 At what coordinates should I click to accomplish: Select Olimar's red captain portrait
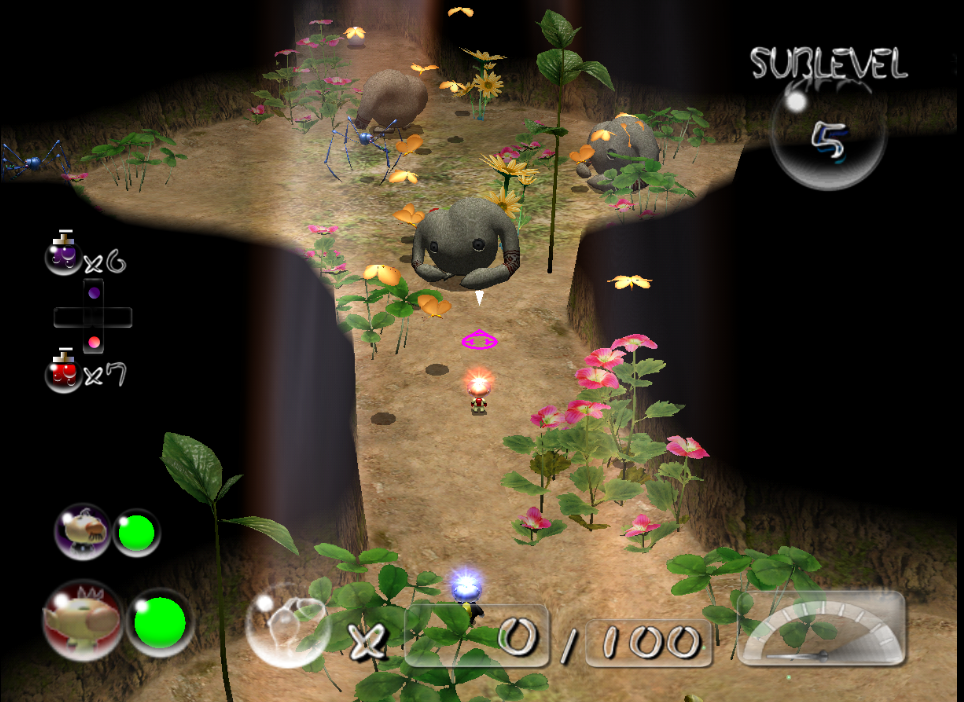click(x=82, y=619)
